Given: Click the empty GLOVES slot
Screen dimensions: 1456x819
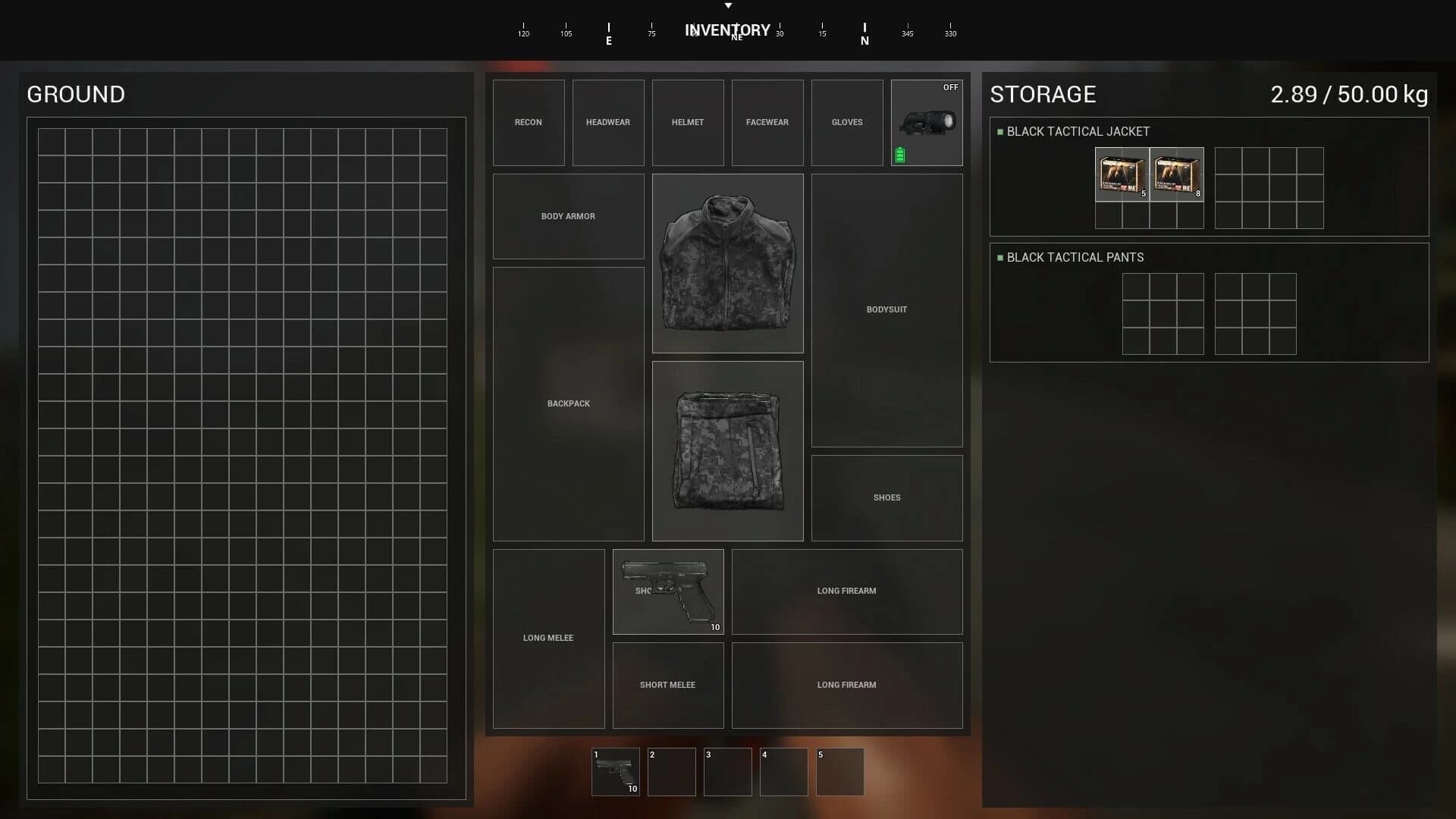Looking at the screenshot, I should 846,122.
